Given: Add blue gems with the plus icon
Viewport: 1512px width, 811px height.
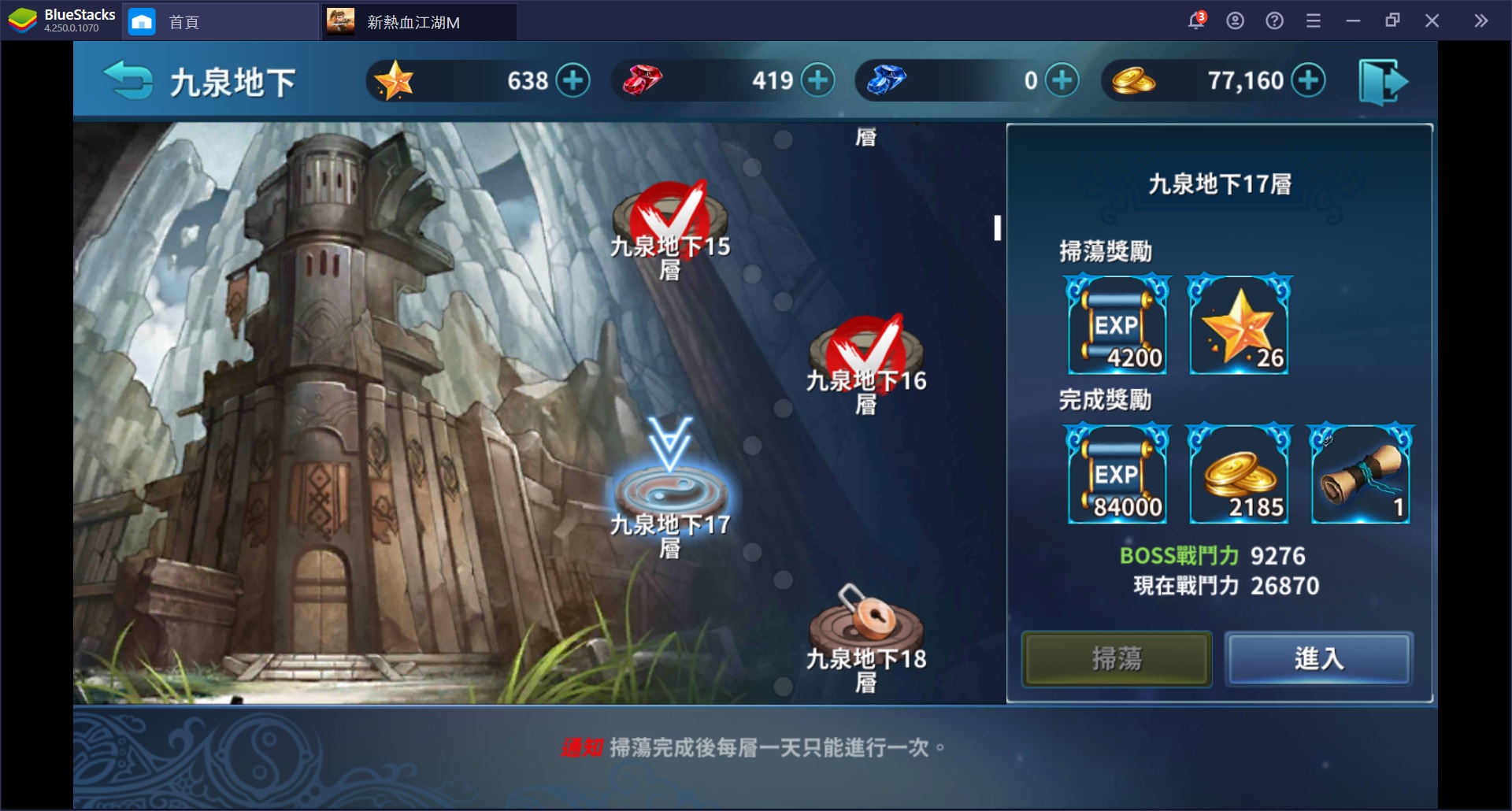Looking at the screenshot, I should click(x=1062, y=80).
